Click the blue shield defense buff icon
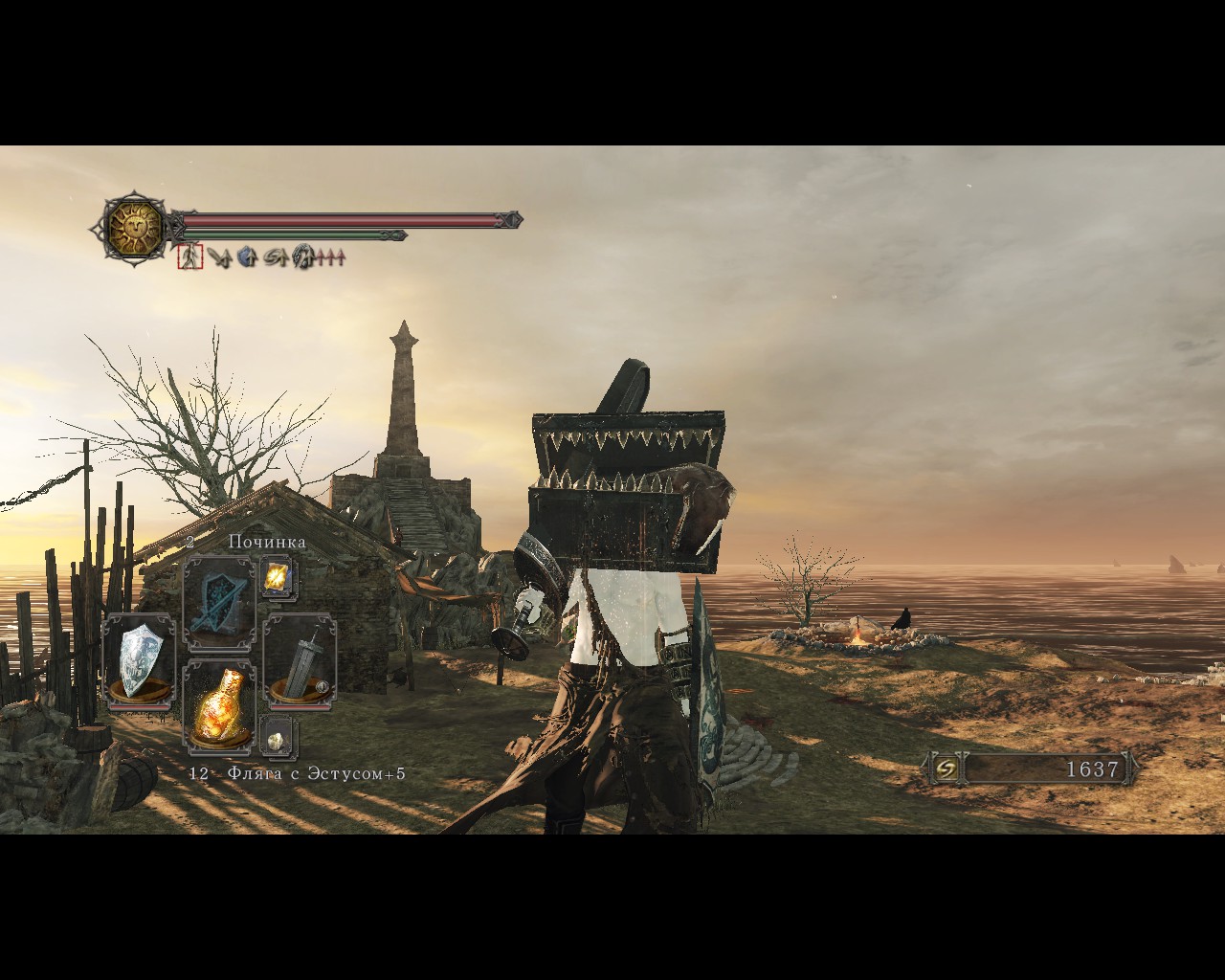The image size is (1225, 980). click(x=247, y=256)
